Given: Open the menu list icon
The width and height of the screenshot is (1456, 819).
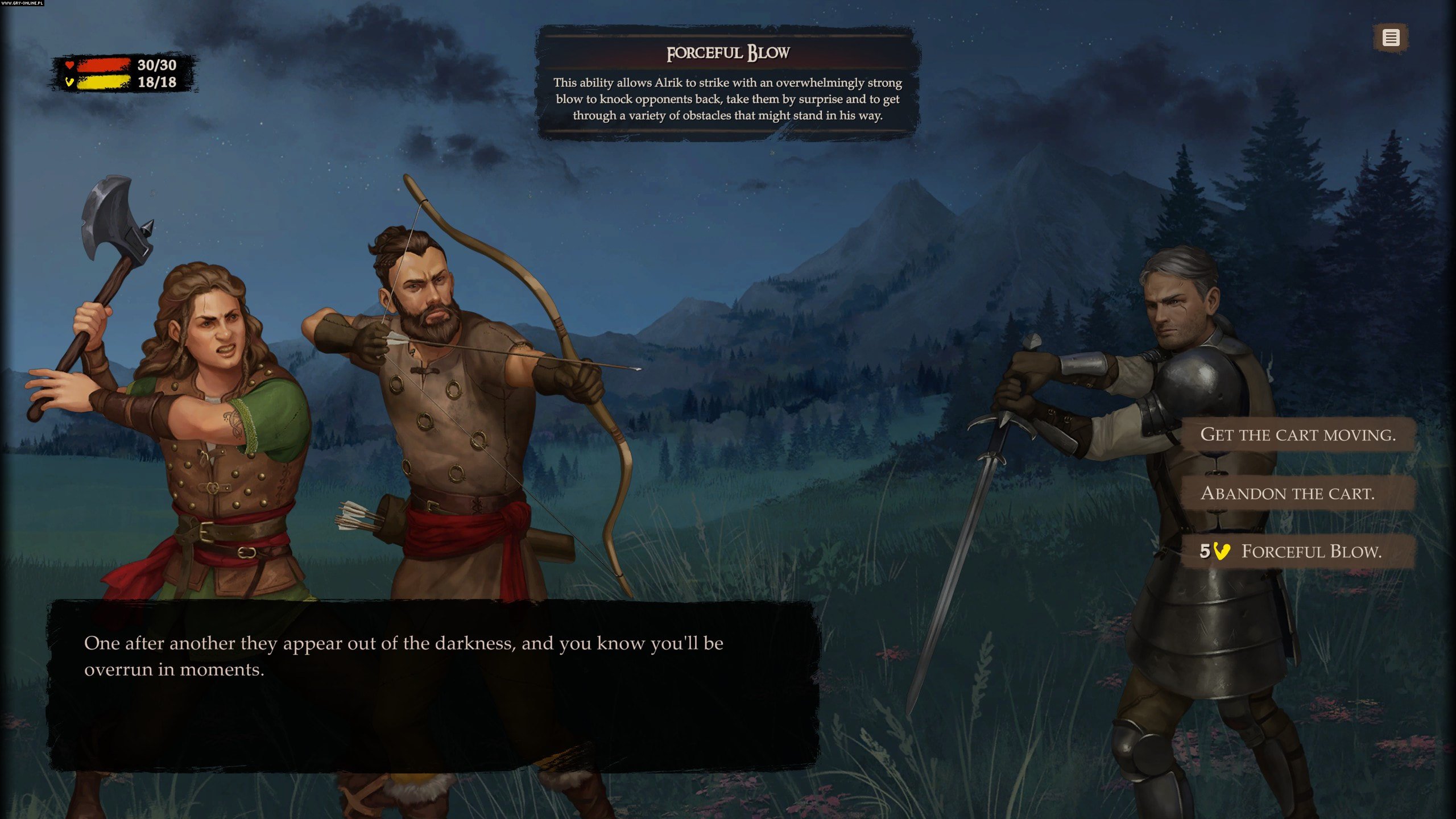Looking at the screenshot, I should point(1391,38).
